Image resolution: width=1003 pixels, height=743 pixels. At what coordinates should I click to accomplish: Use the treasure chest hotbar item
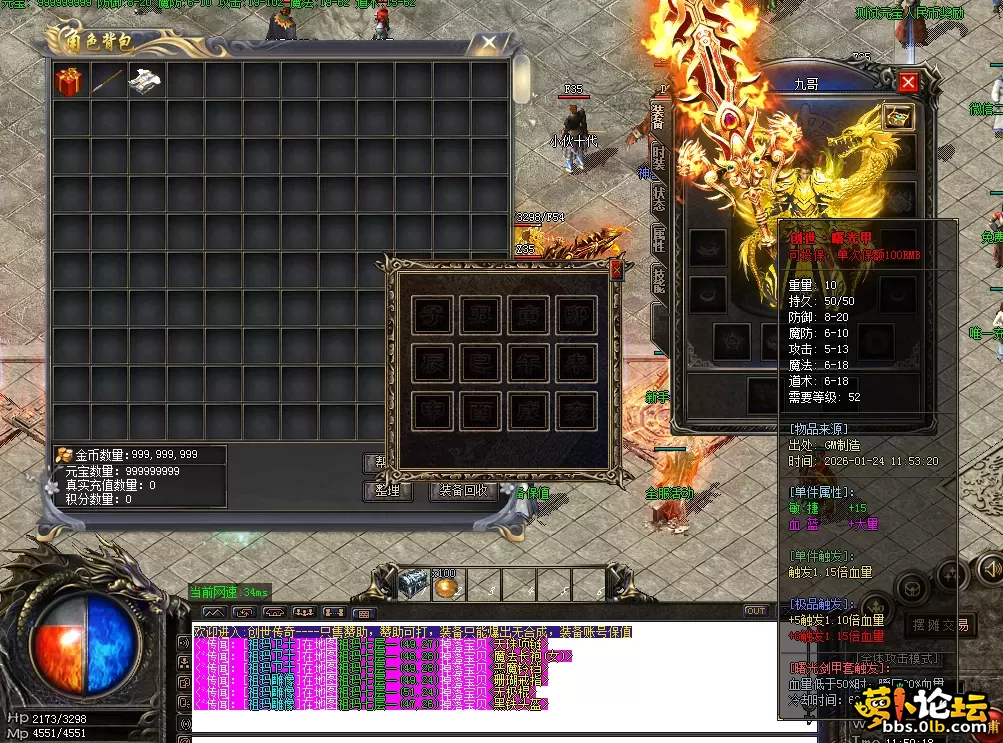click(412, 583)
